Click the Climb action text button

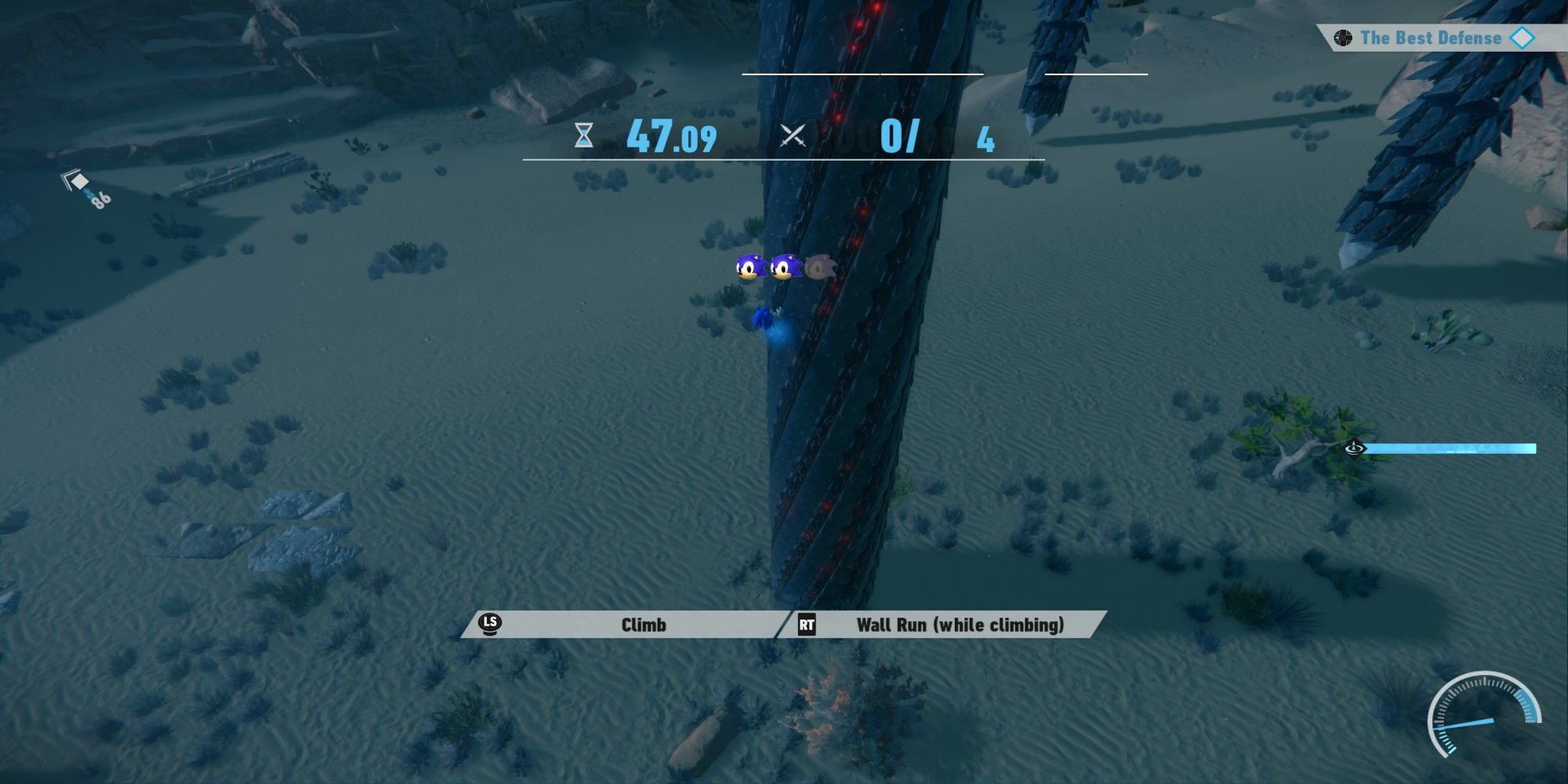(x=644, y=626)
